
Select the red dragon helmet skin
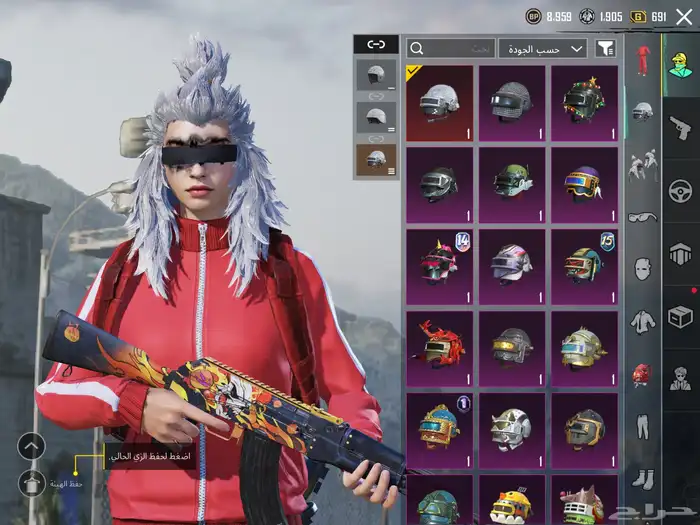[439, 348]
